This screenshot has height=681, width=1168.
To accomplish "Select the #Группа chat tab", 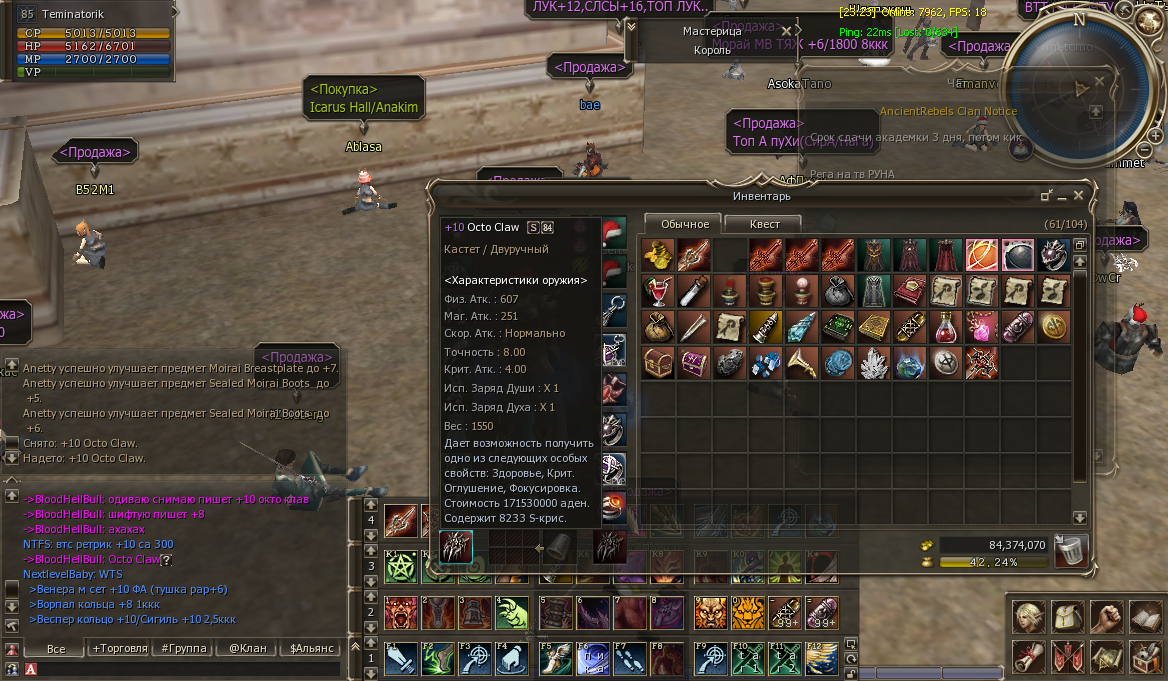I will [183, 648].
